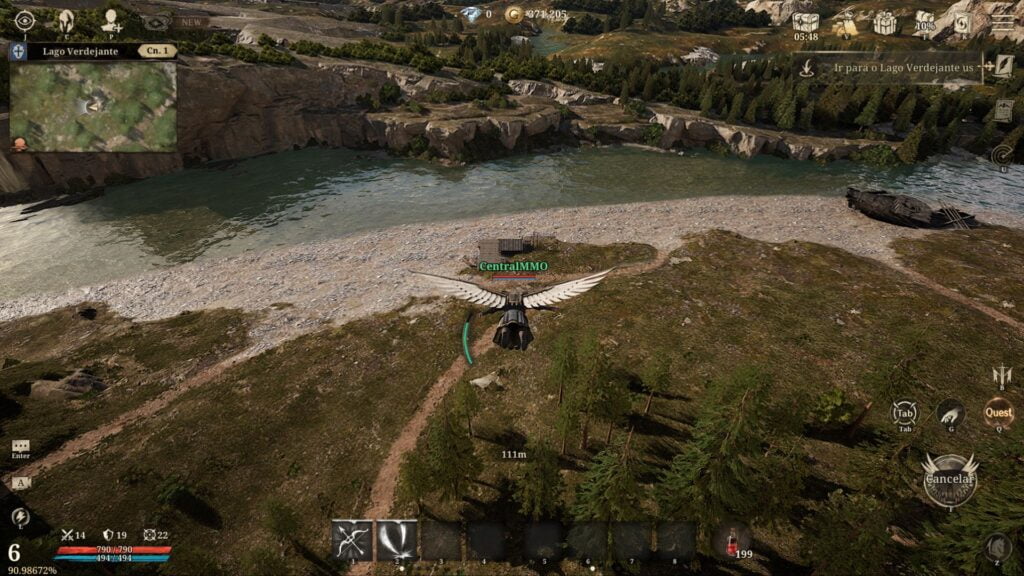1024x576 pixels.
Task: Open the chat speech bubble icon
Action: (20, 446)
